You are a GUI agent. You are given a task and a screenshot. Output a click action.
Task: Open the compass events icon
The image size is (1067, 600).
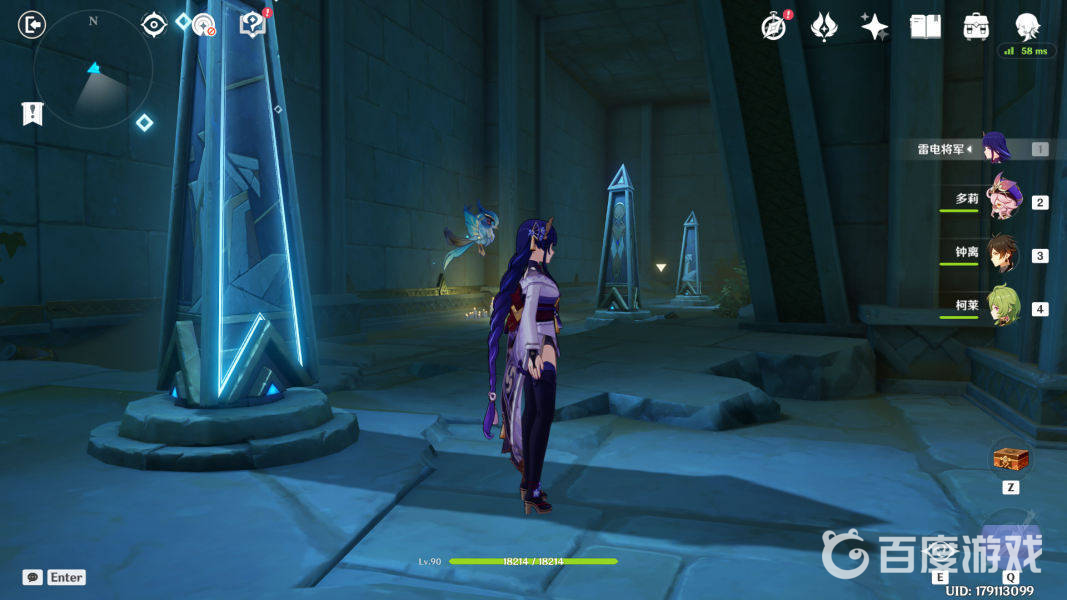click(x=774, y=26)
